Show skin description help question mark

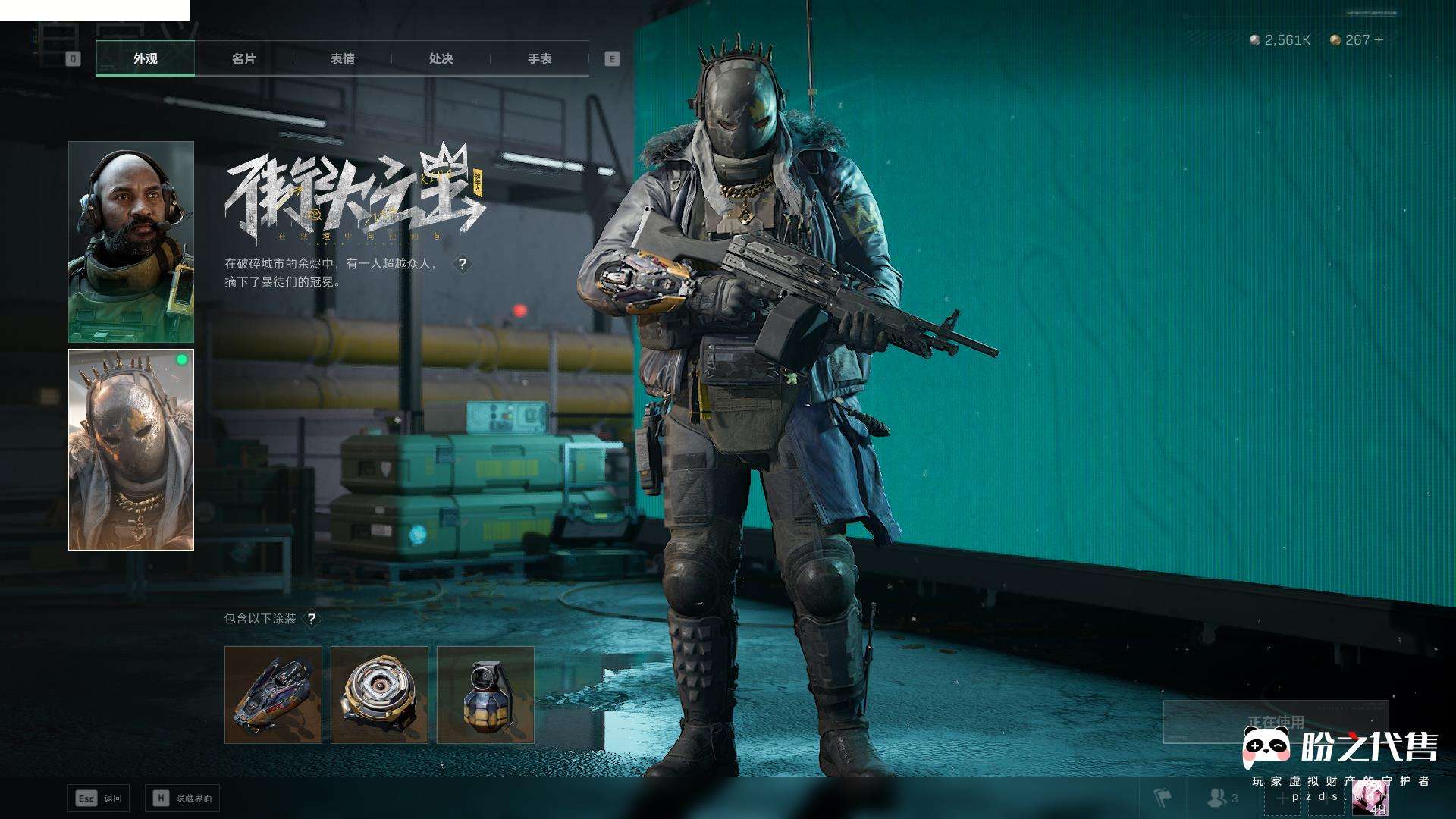pos(462,264)
